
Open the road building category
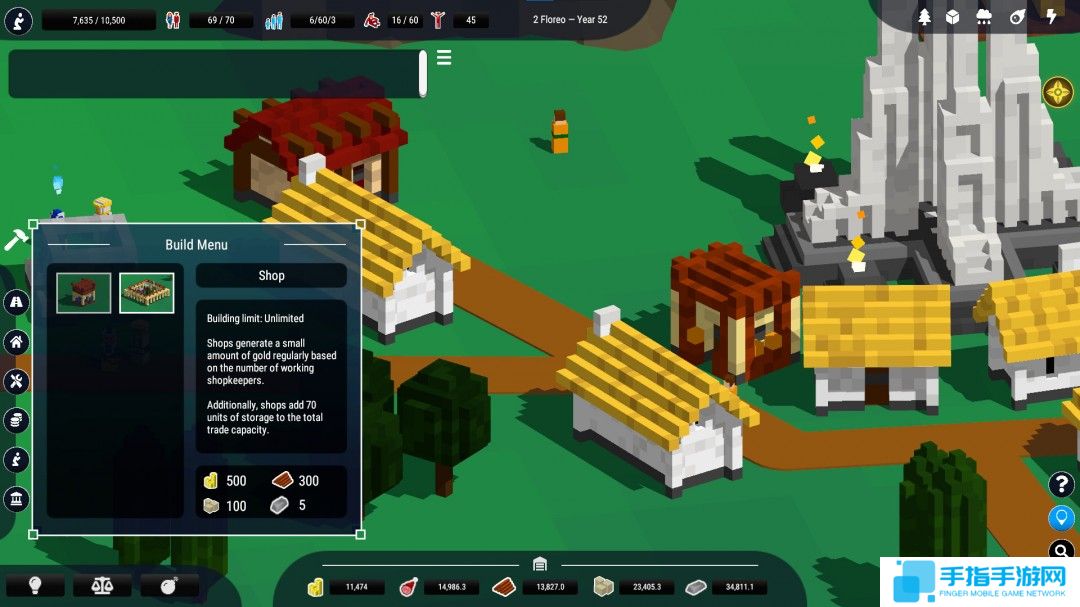(x=17, y=303)
